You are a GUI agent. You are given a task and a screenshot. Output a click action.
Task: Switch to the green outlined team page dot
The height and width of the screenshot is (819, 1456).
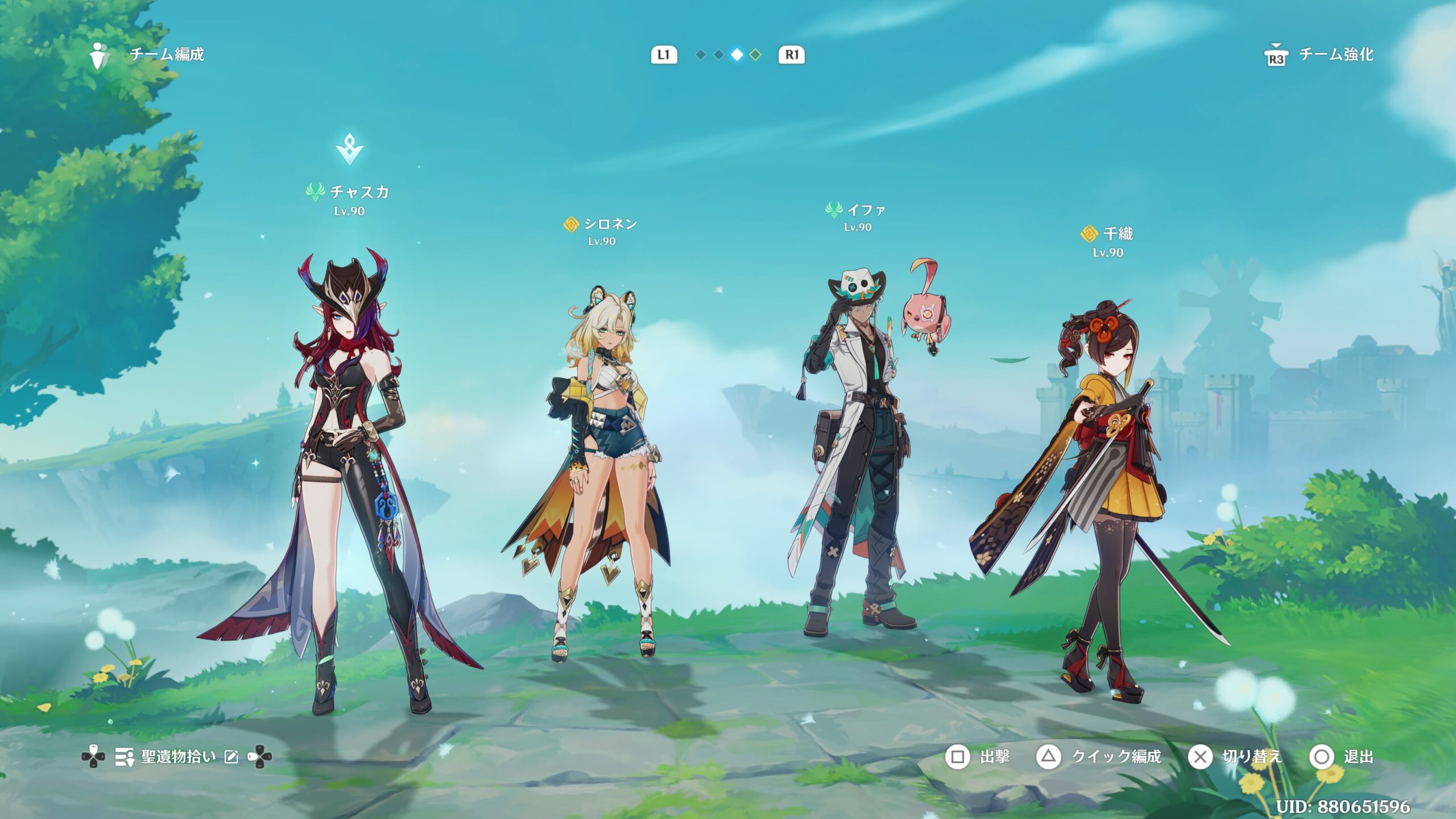755,55
